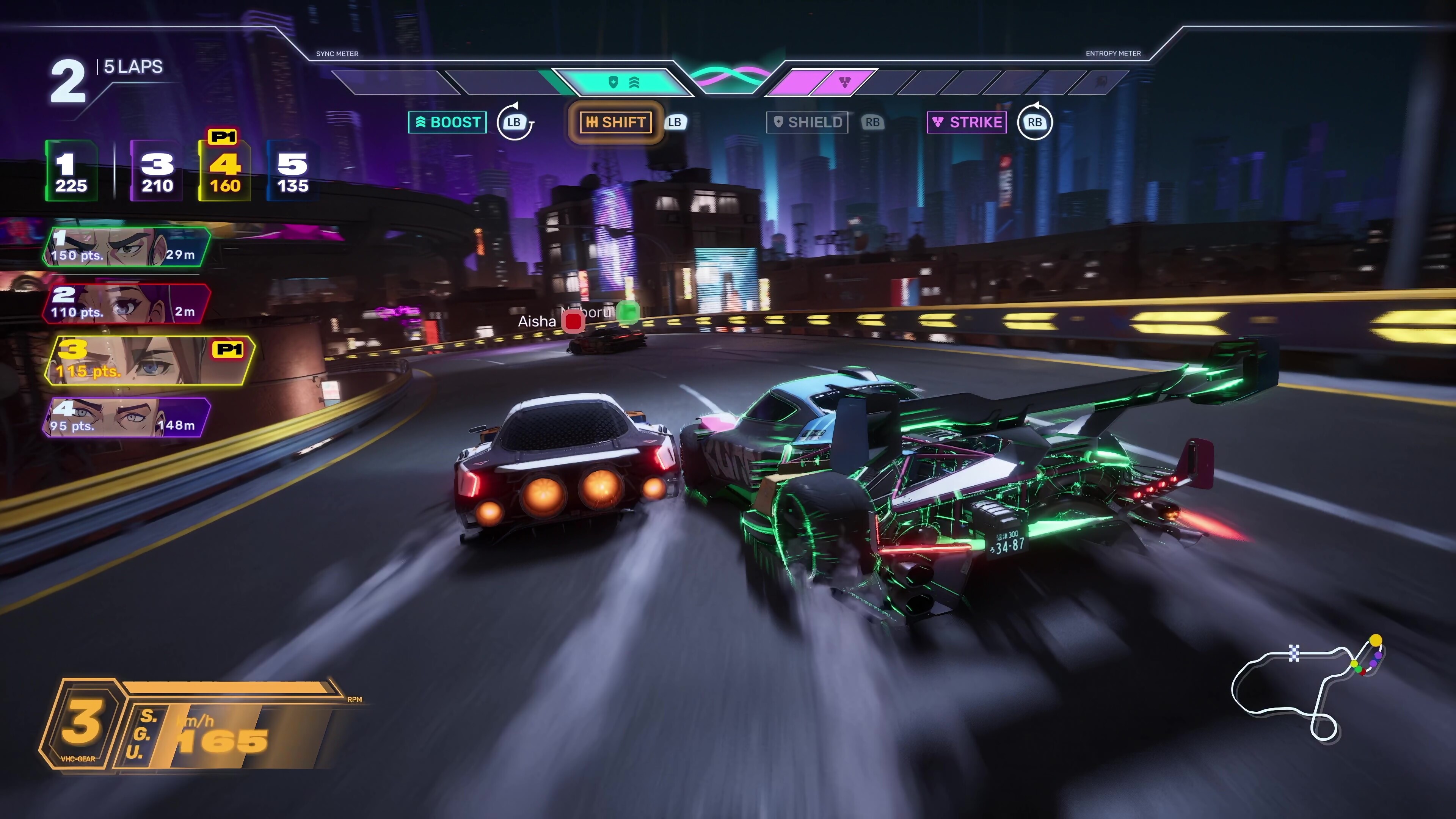Viewport: 1456px width, 819px height.
Task: Choose the fourth-place racer with 95 pts
Action: click(x=126, y=417)
